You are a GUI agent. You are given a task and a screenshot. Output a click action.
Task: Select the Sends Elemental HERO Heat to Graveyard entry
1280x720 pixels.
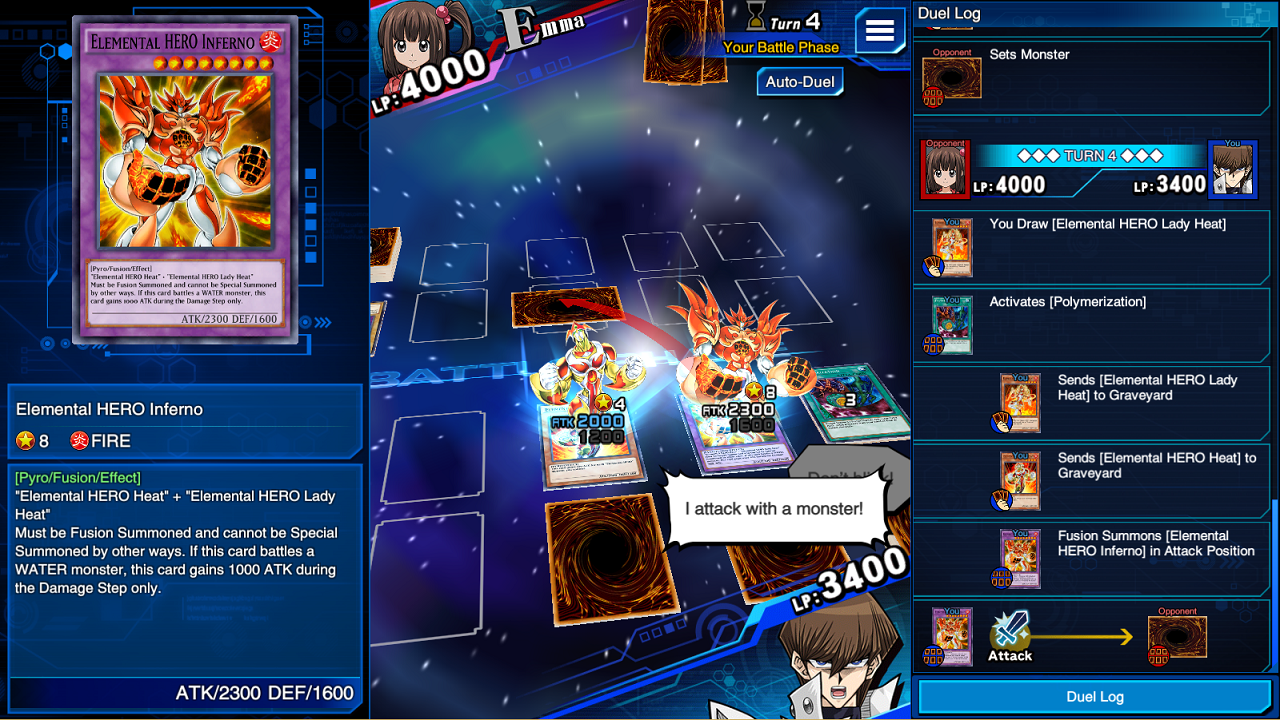tap(1092, 481)
